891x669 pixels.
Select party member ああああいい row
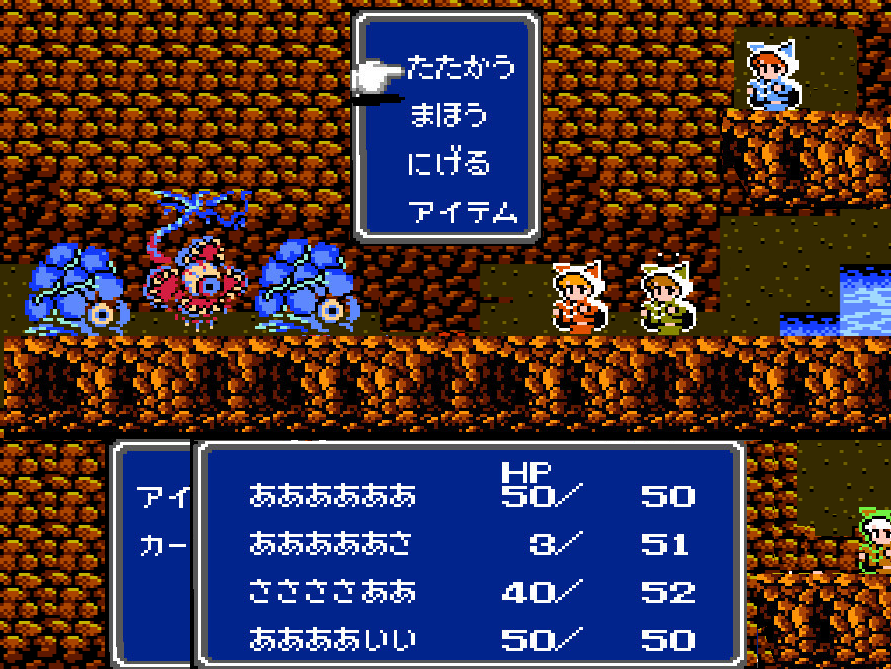click(332, 640)
